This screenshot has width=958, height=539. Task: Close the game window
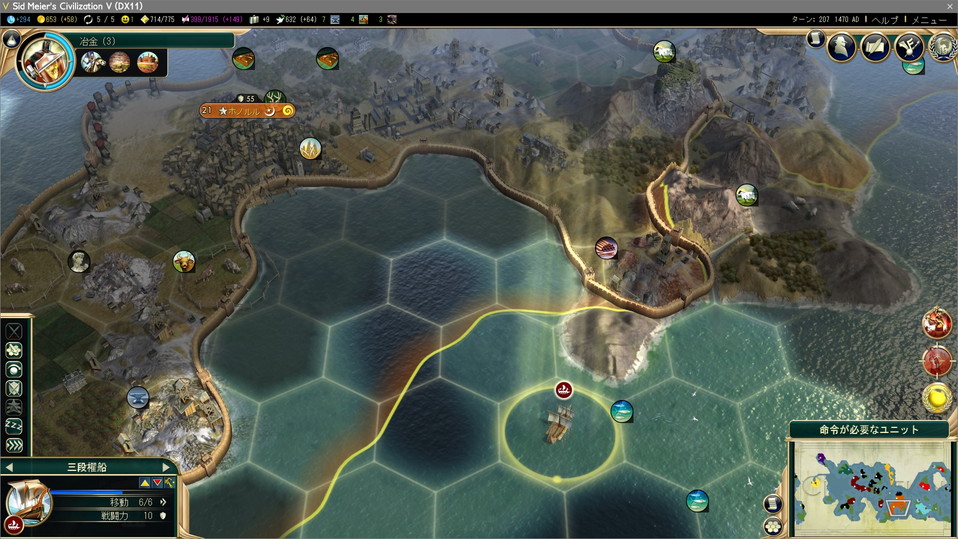(x=949, y=6)
